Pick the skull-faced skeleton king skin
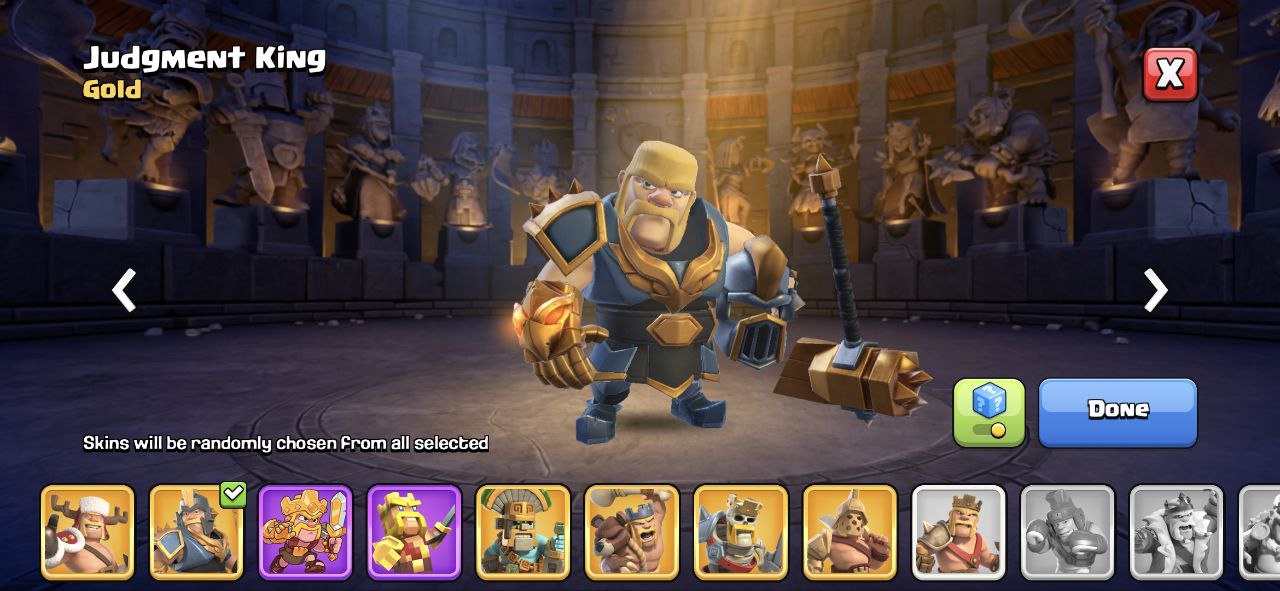The height and width of the screenshot is (591, 1280). [x=741, y=532]
